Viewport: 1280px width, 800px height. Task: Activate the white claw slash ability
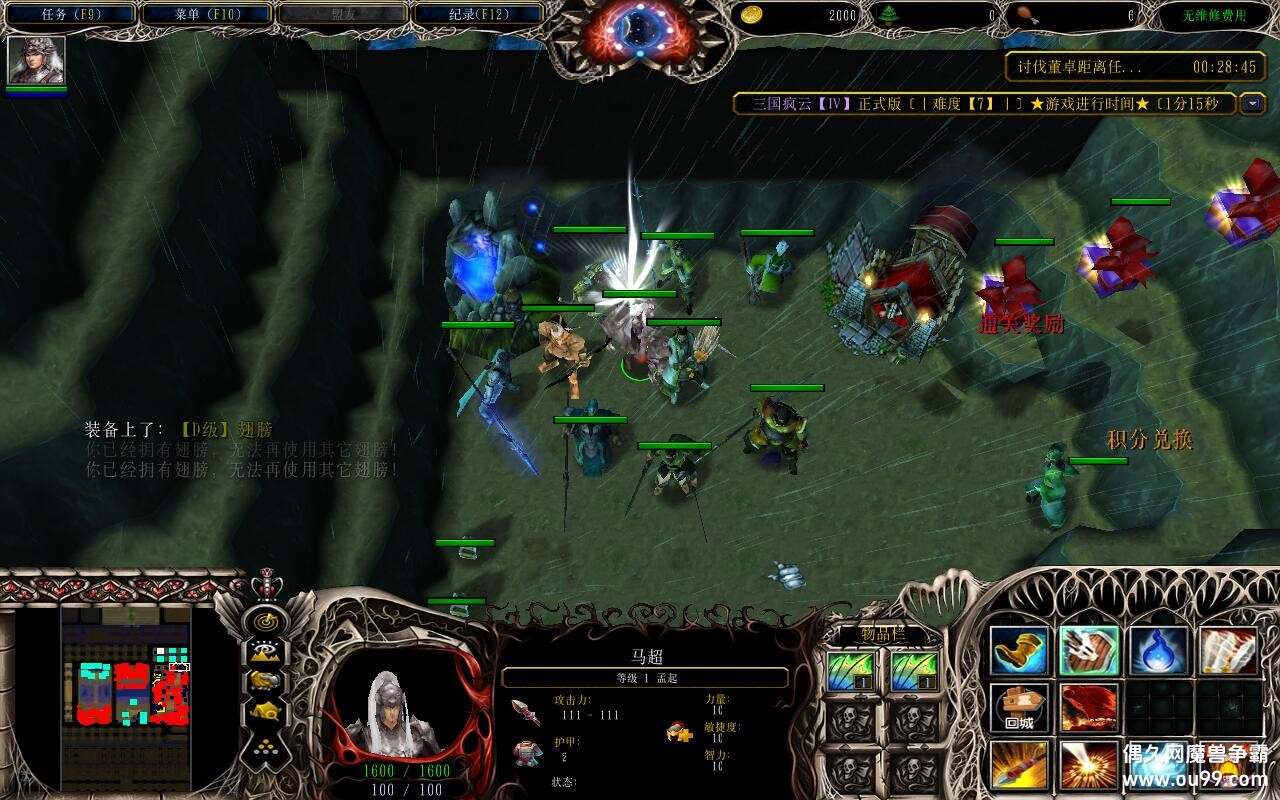(x=1229, y=651)
